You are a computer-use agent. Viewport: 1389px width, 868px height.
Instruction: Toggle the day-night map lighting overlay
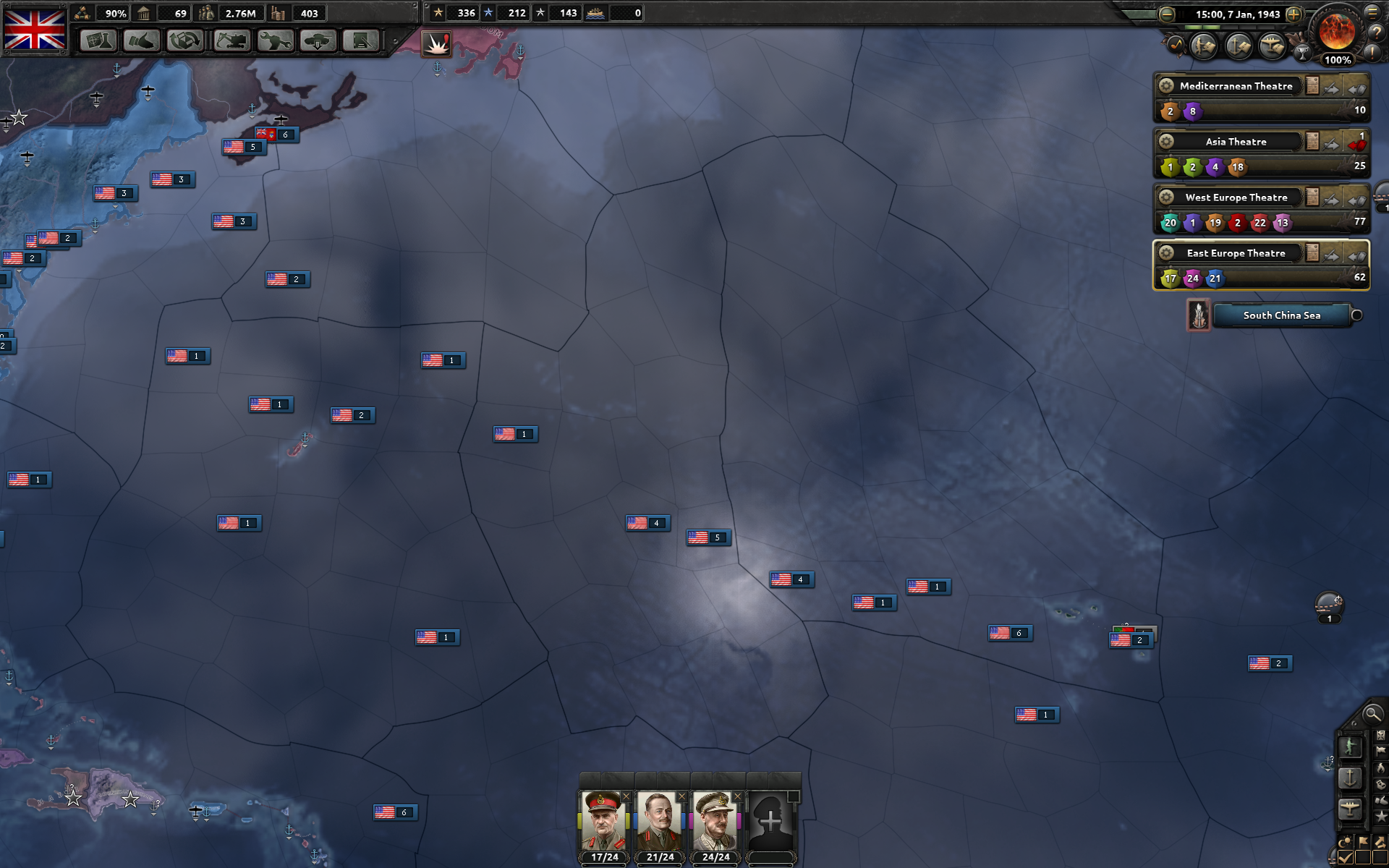coord(1346,841)
